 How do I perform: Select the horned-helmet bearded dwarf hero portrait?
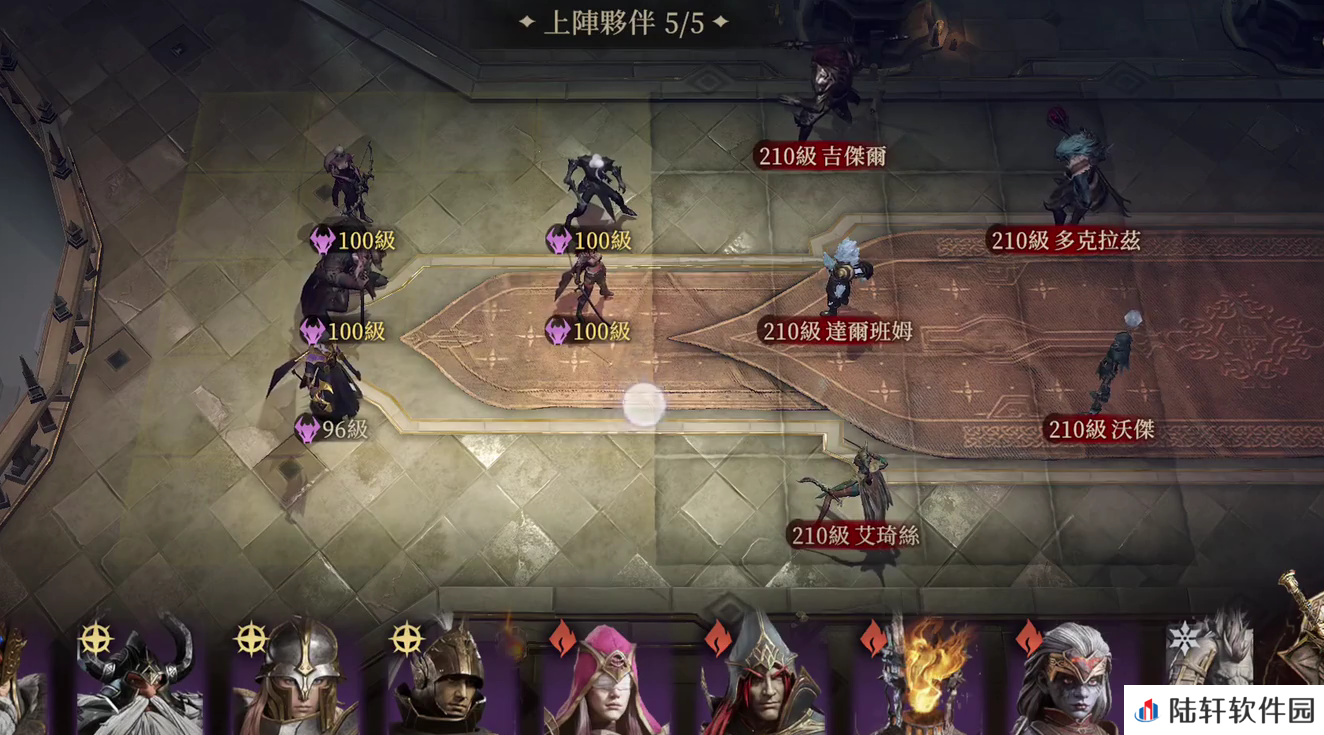pos(141,680)
